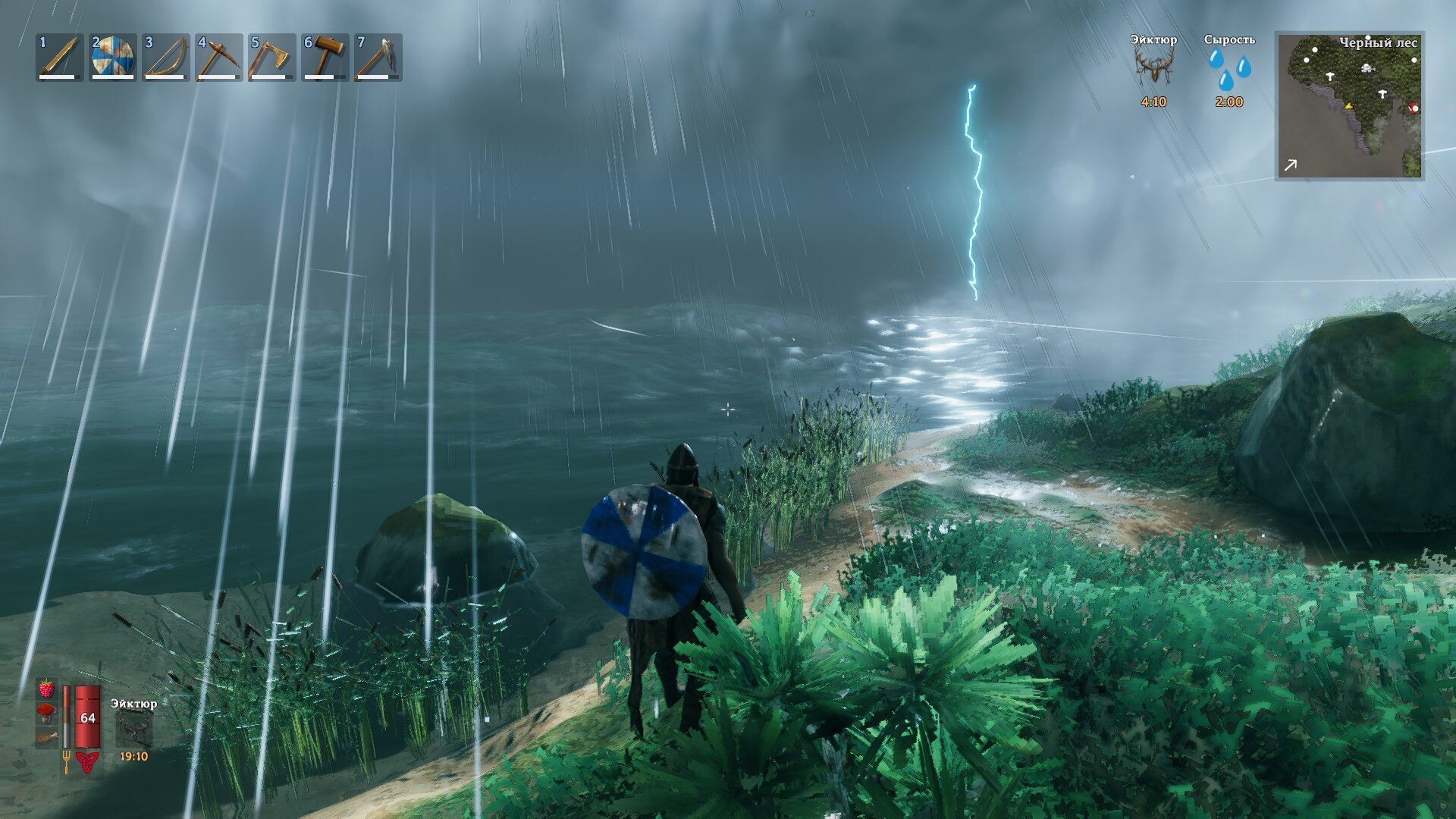Screen dimensions: 1456x819
Task: Click the Сырость wet status droplets
Action: (x=1229, y=70)
